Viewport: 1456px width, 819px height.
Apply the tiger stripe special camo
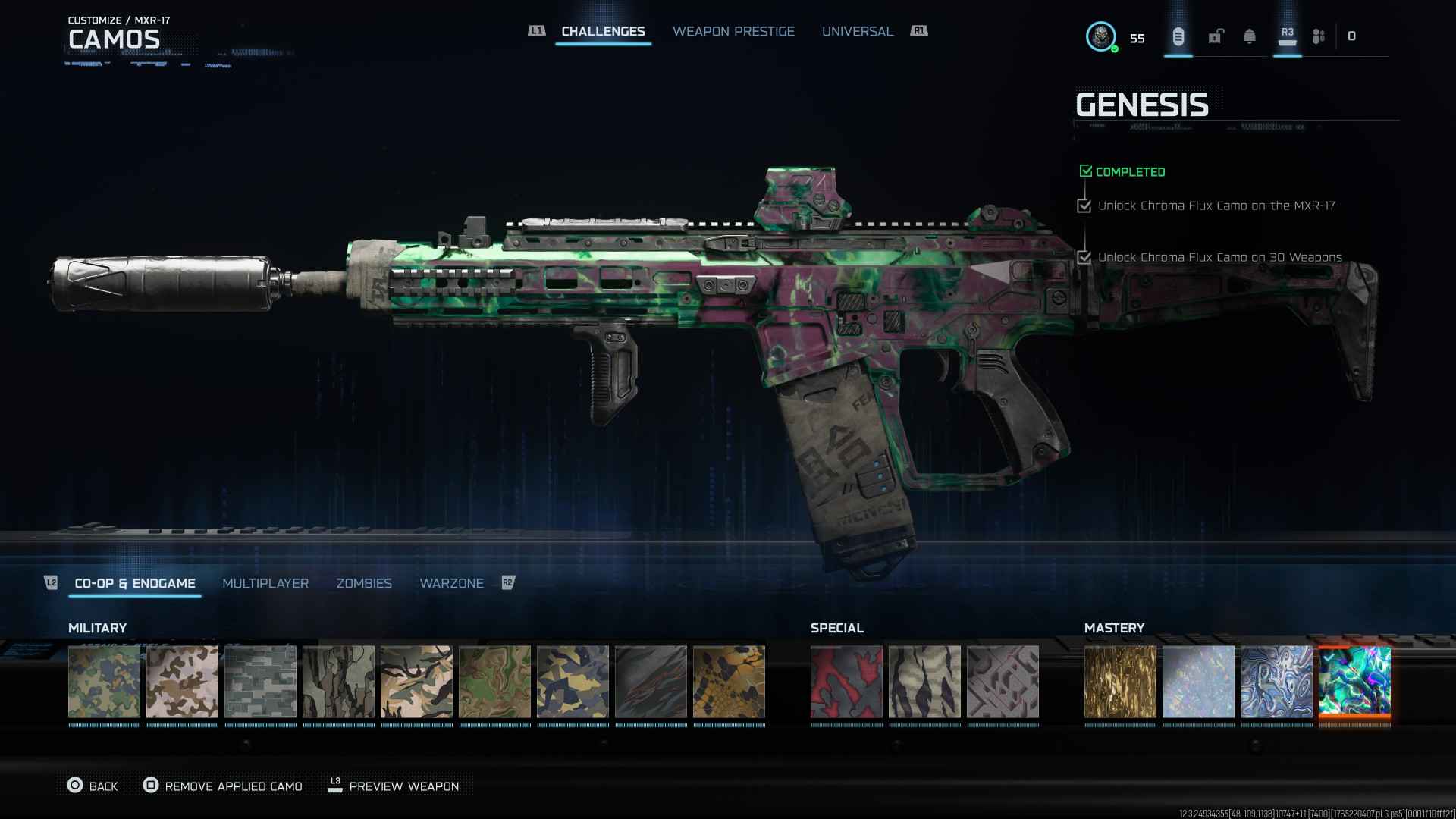point(924,682)
